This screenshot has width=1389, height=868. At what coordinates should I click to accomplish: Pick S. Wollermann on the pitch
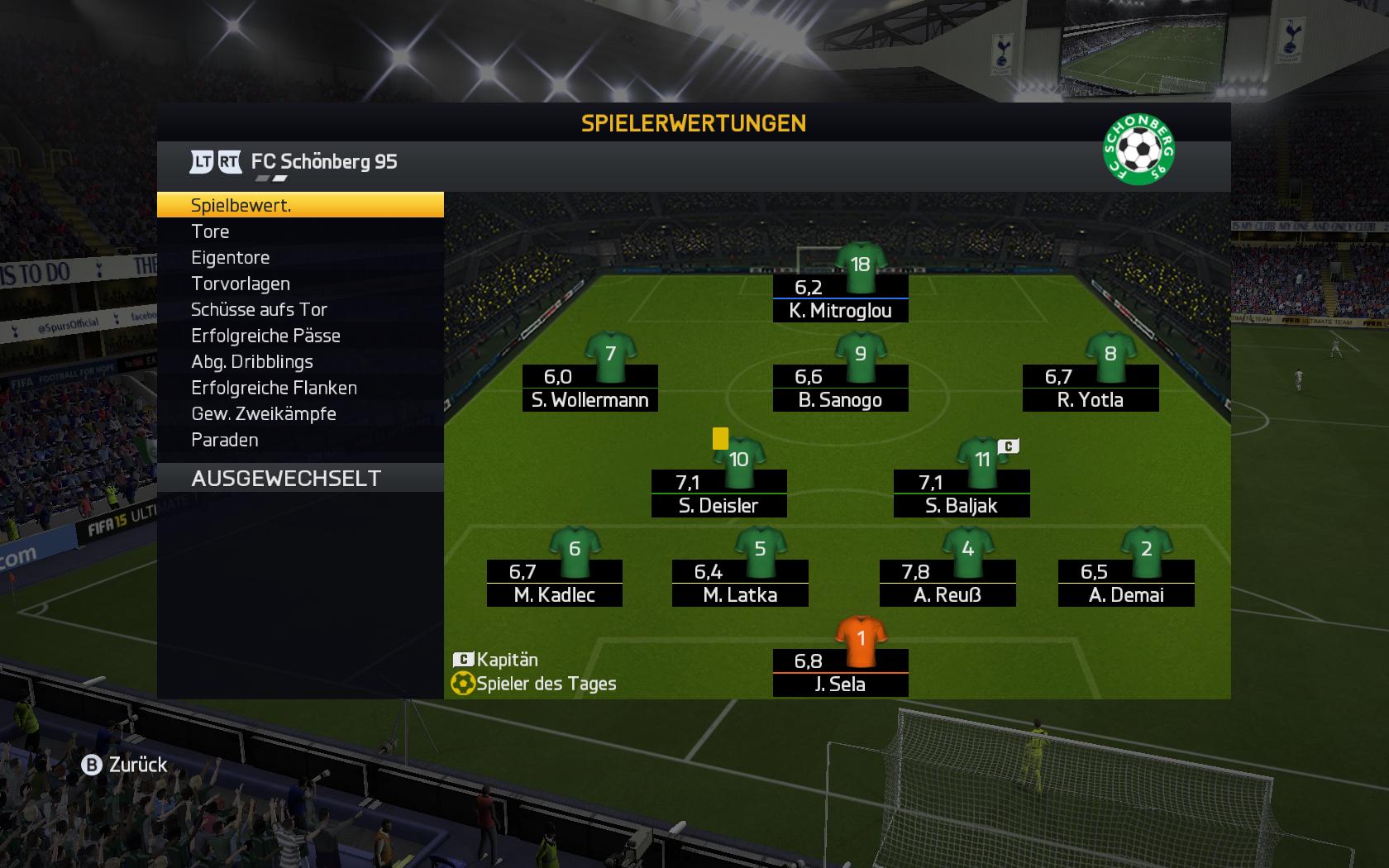click(x=589, y=389)
